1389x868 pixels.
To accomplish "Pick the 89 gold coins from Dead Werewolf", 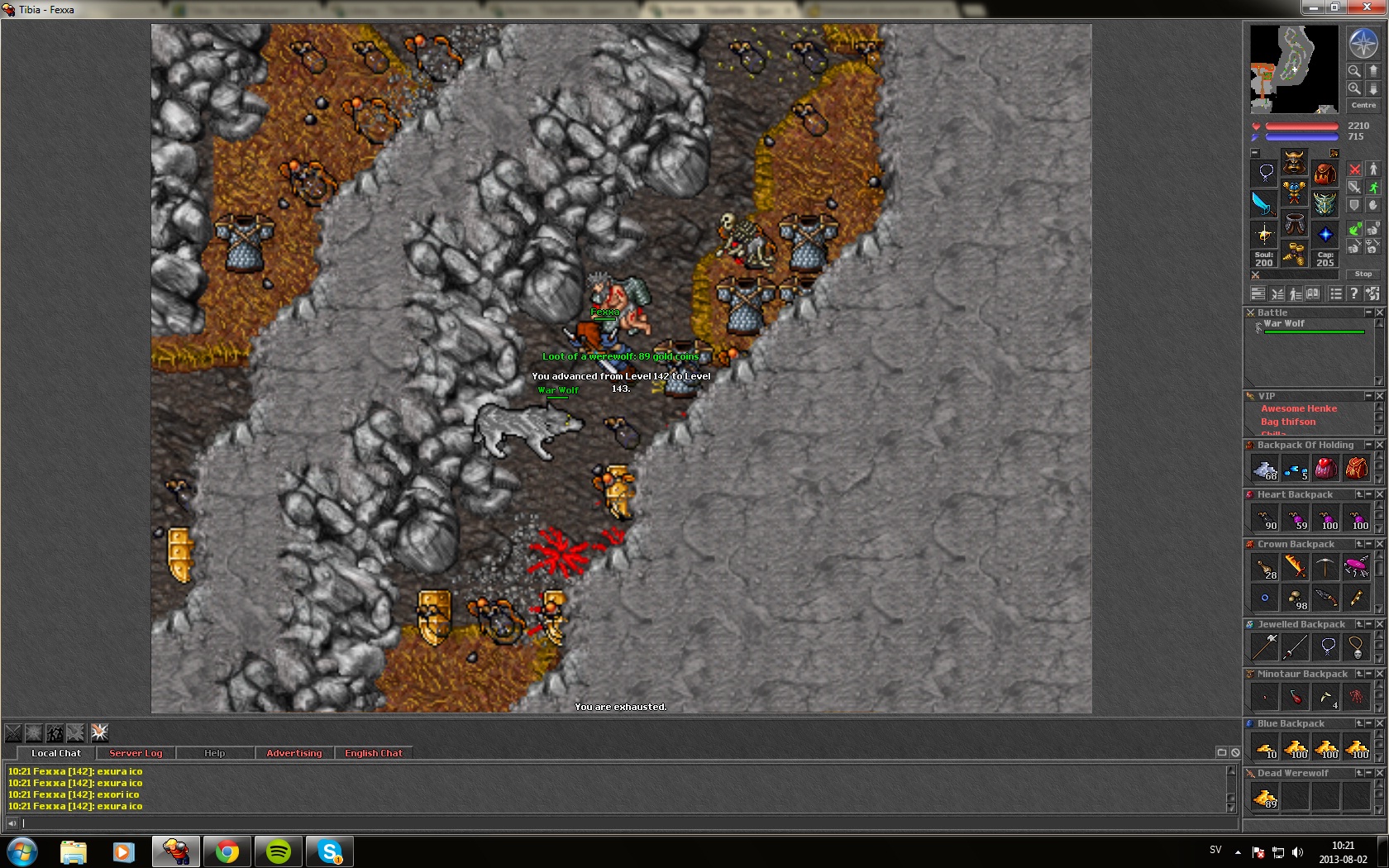I will click(x=1265, y=798).
